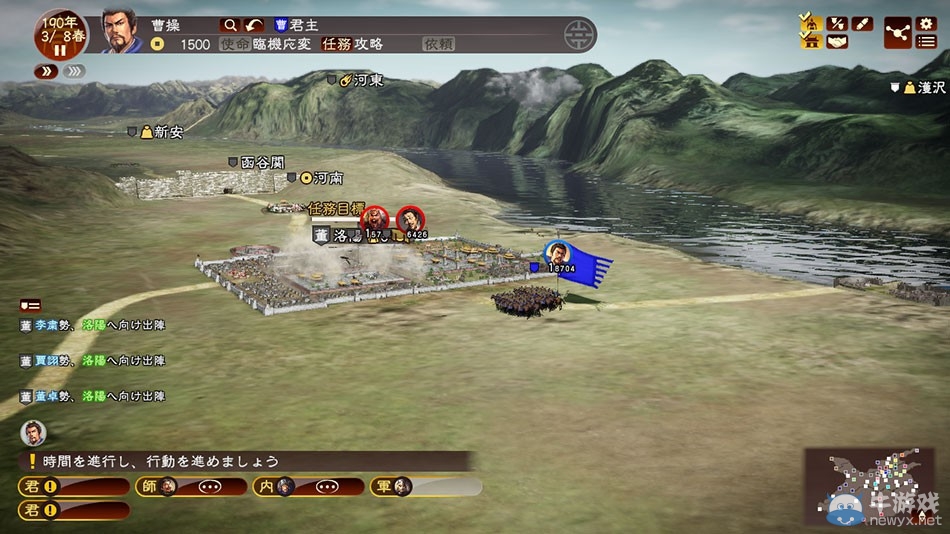Open the 依頼 requests button
The width and height of the screenshot is (950, 534).
pyautogui.click(x=439, y=44)
